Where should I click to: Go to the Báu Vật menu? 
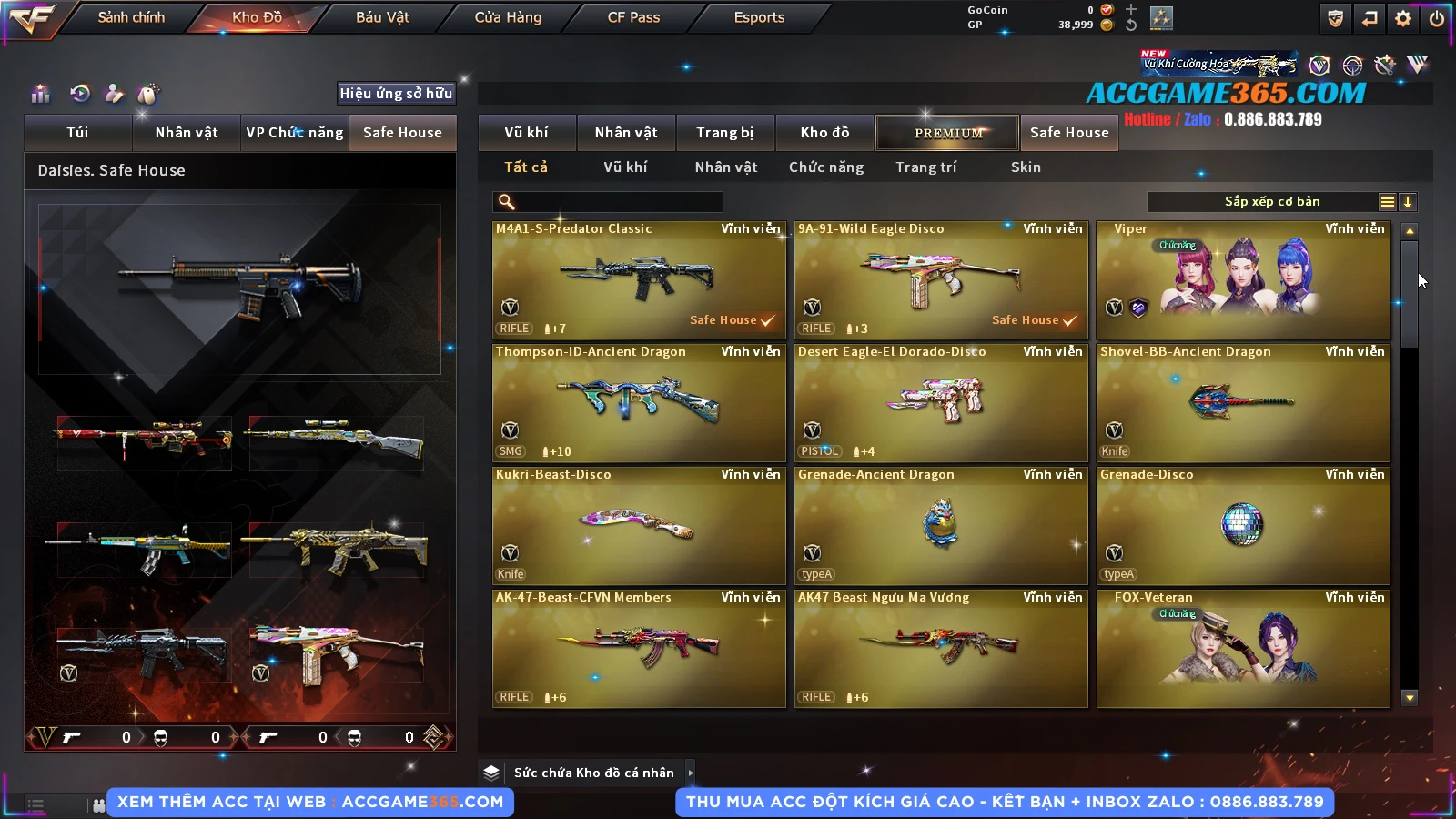point(382,17)
